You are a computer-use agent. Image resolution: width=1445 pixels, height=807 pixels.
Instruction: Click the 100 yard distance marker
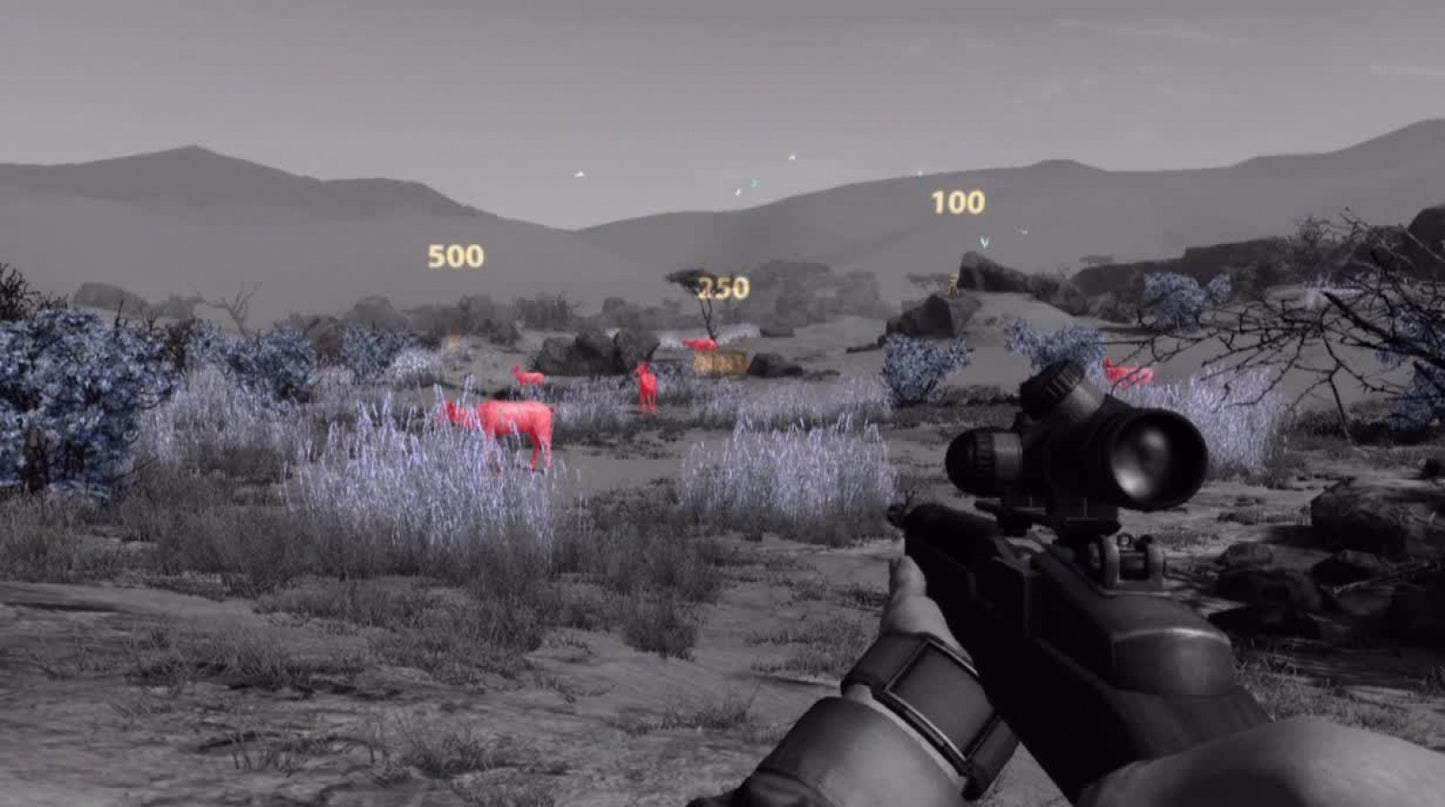pos(956,203)
